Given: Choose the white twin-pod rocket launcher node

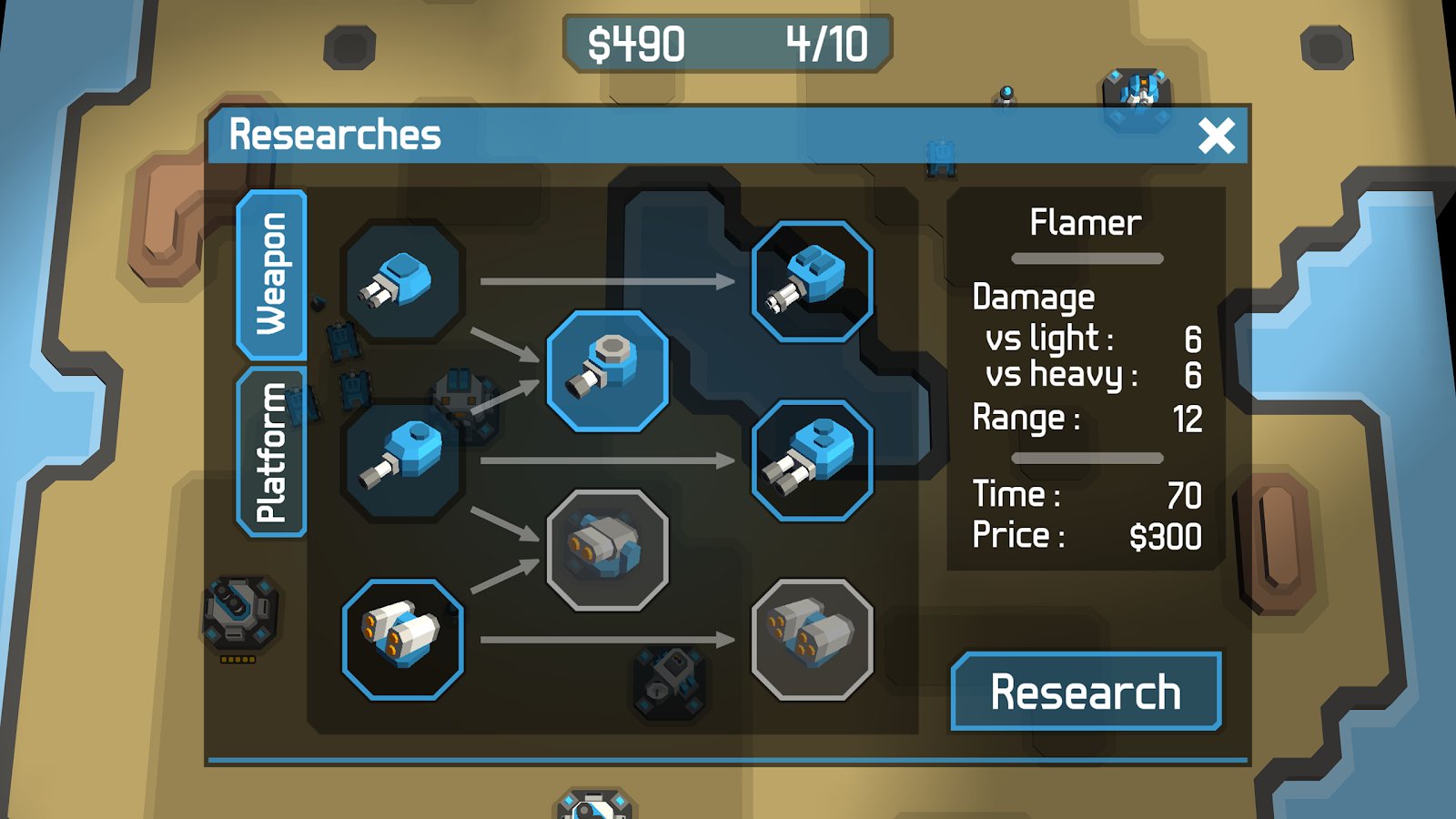Looking at the screenshot, I should click(x=402, y=639).
